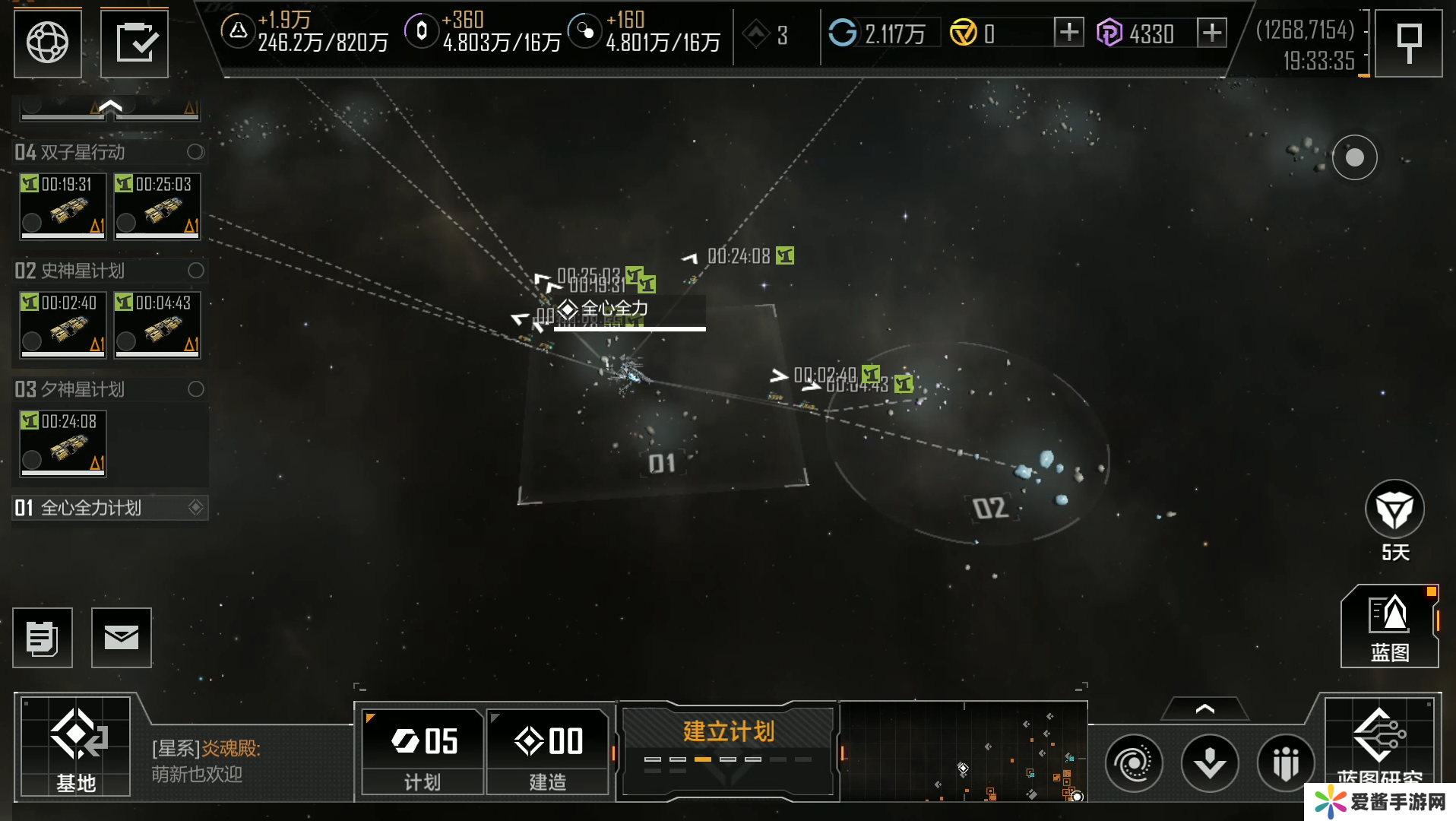
Task: Choose the fleet card showing 00:24:08
Action: coord(63,443)
